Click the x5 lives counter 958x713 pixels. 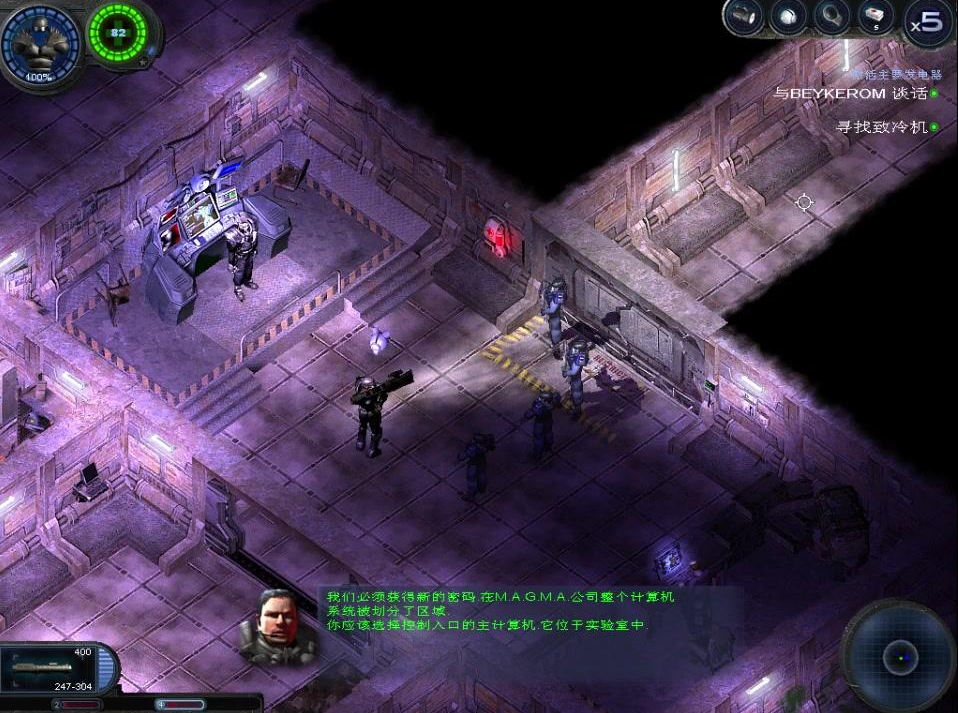click(926, 22)
